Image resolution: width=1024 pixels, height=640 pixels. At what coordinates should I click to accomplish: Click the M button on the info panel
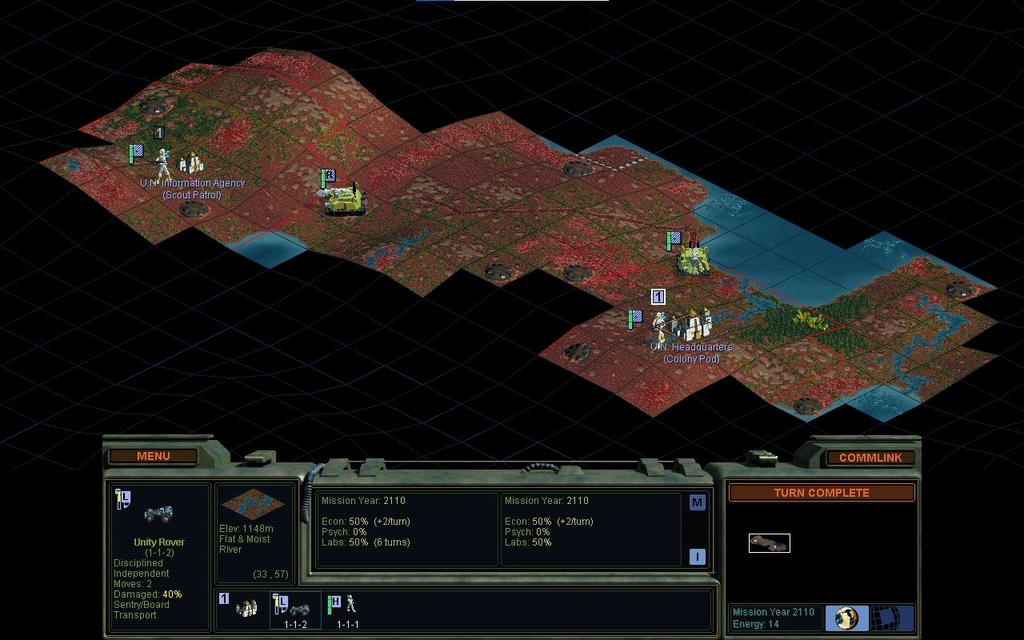697,503
